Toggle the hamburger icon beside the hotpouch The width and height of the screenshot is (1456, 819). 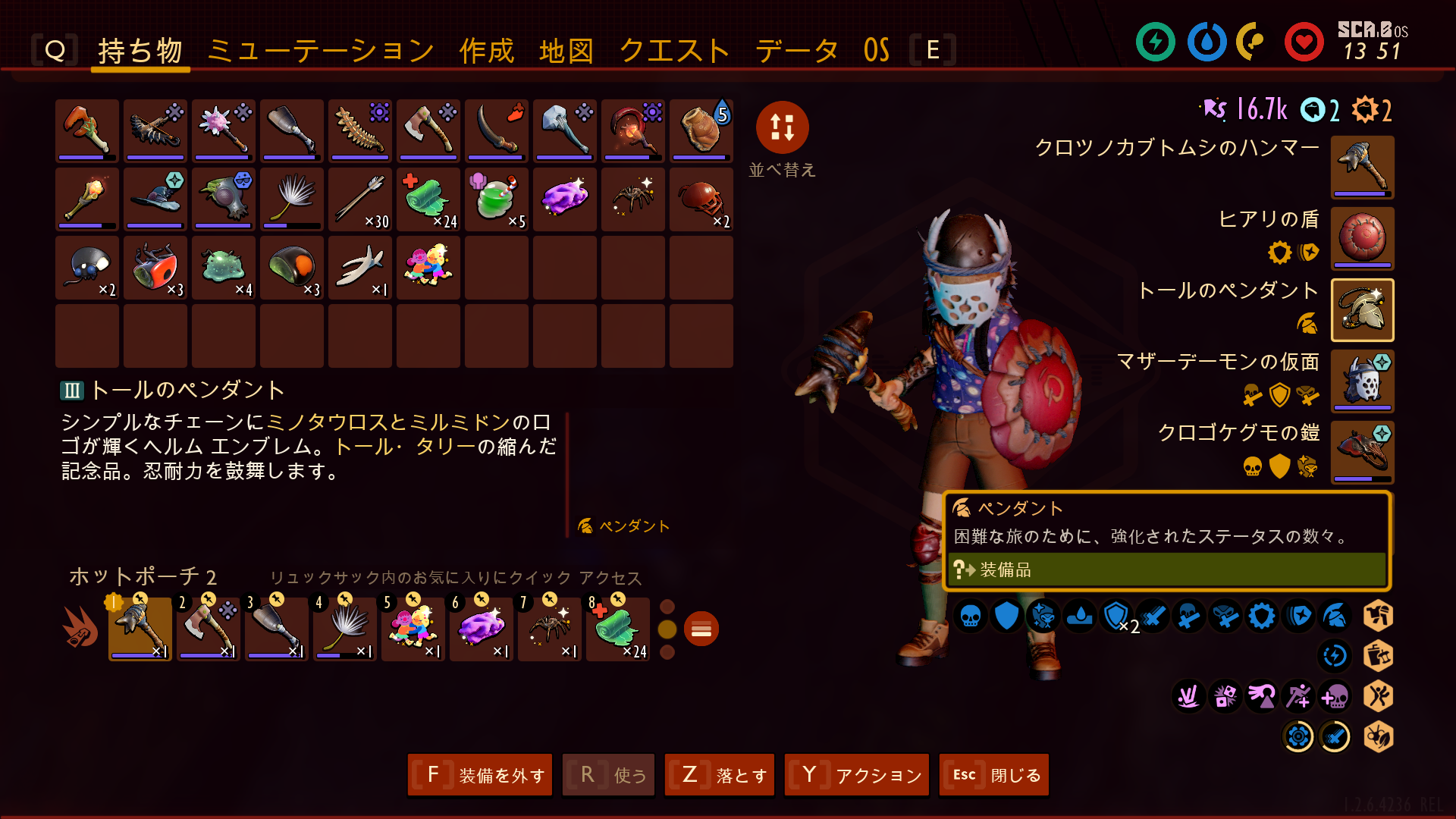pos(701,629)
